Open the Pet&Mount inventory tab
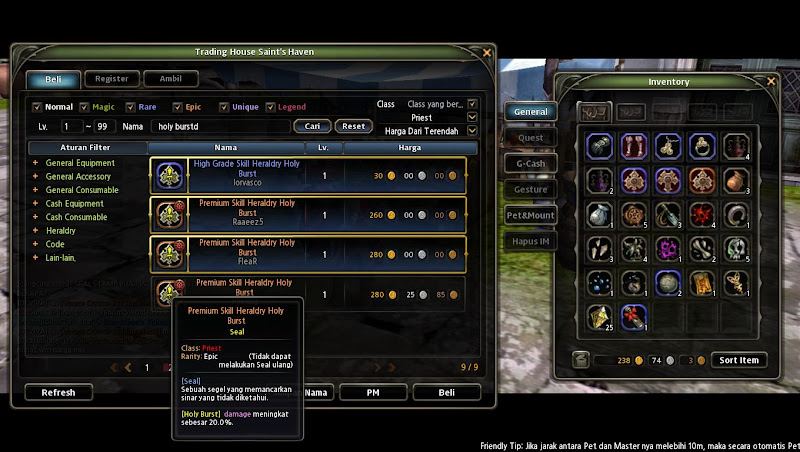Viewport: 800px width, 452px height. (530, 214)
